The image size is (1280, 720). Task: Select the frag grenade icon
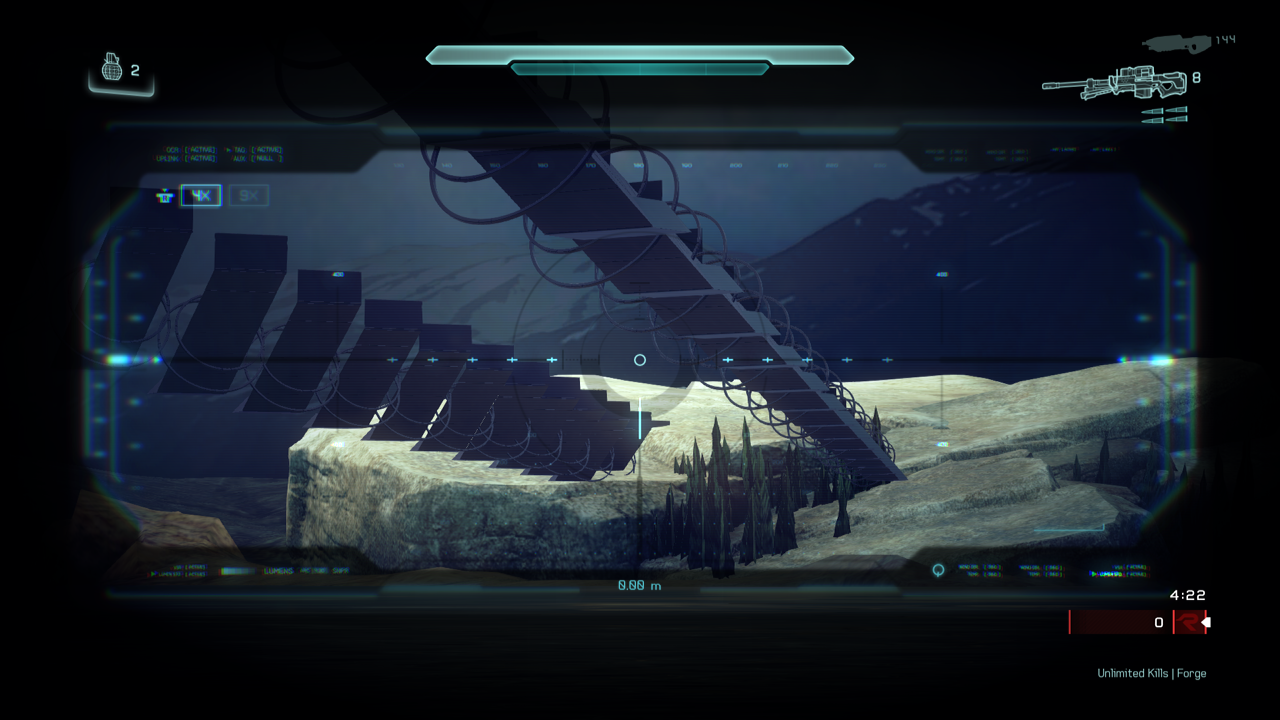(x=112, y=68)
